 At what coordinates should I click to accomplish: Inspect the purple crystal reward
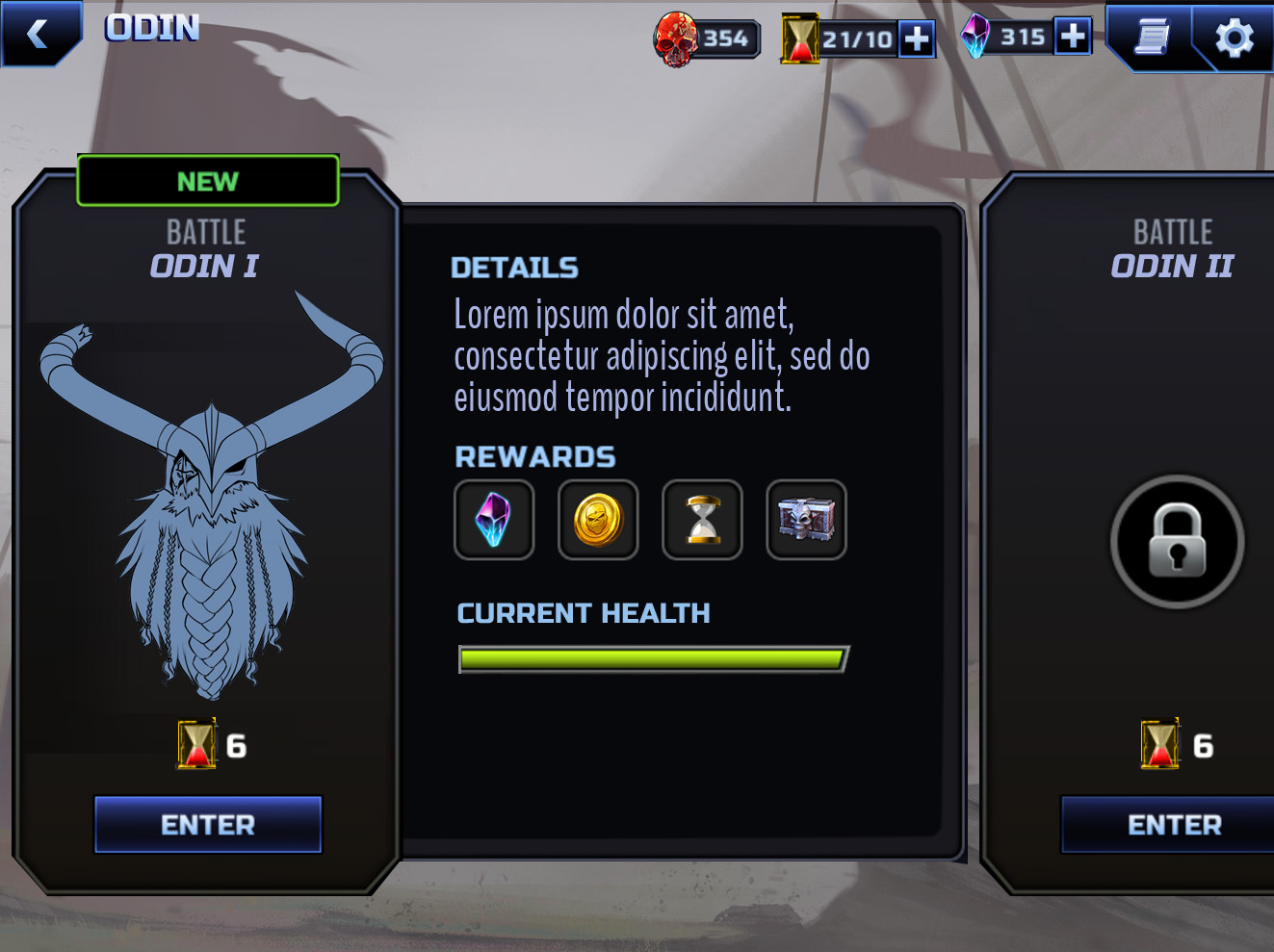click(494, 520)
